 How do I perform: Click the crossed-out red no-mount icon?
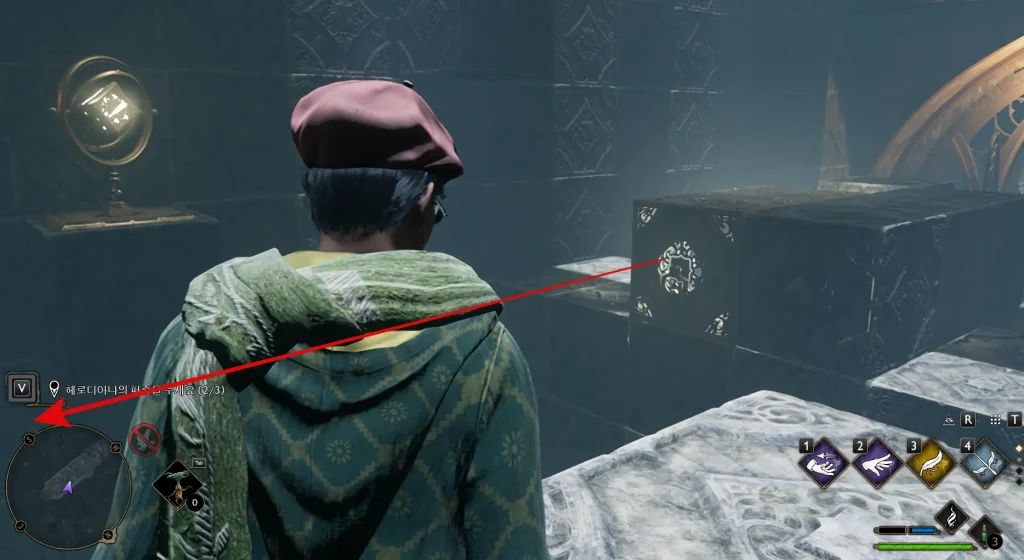click(x=145, y=438)
